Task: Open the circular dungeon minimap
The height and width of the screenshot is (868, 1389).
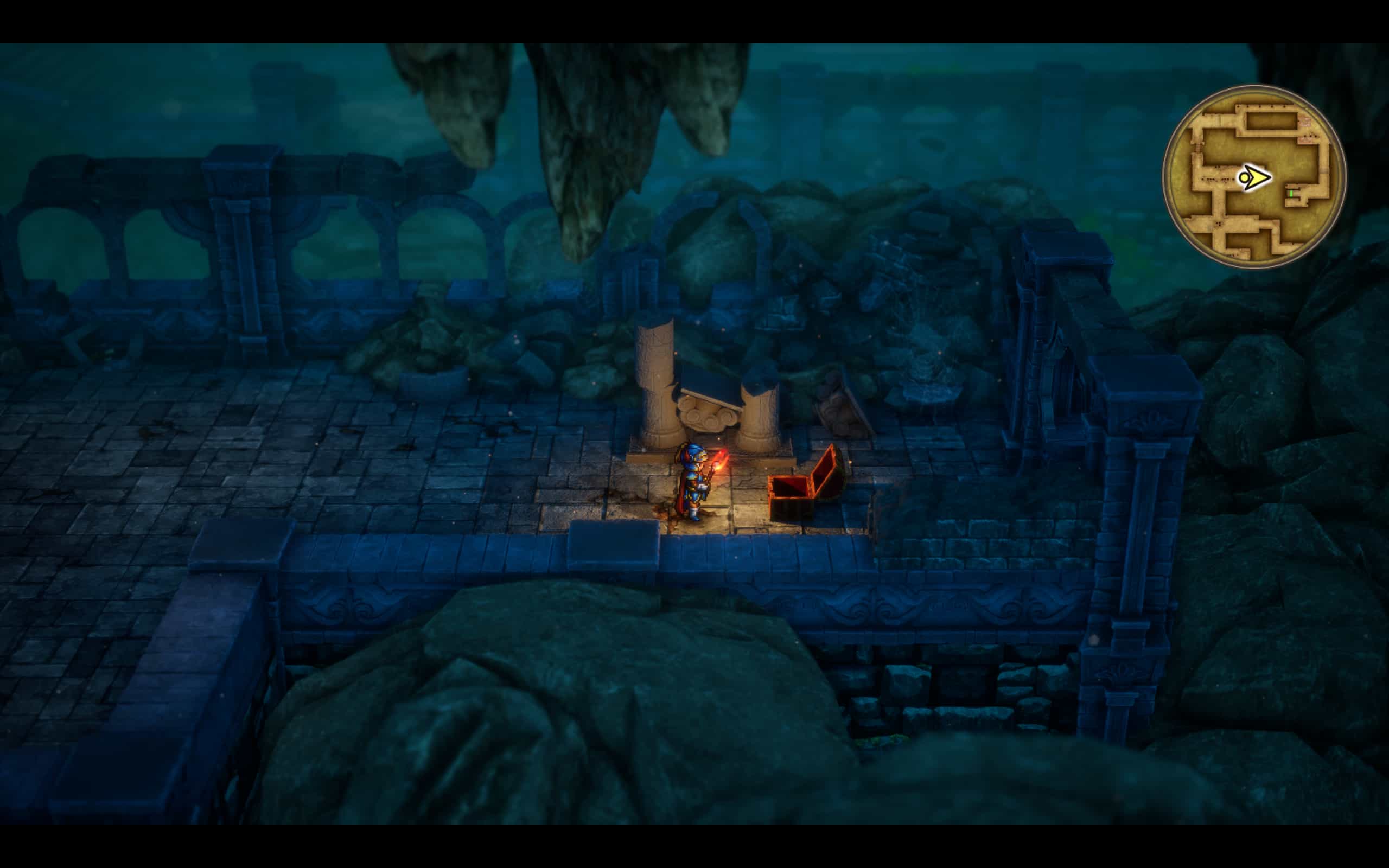Action: [x=1253, y=176]
